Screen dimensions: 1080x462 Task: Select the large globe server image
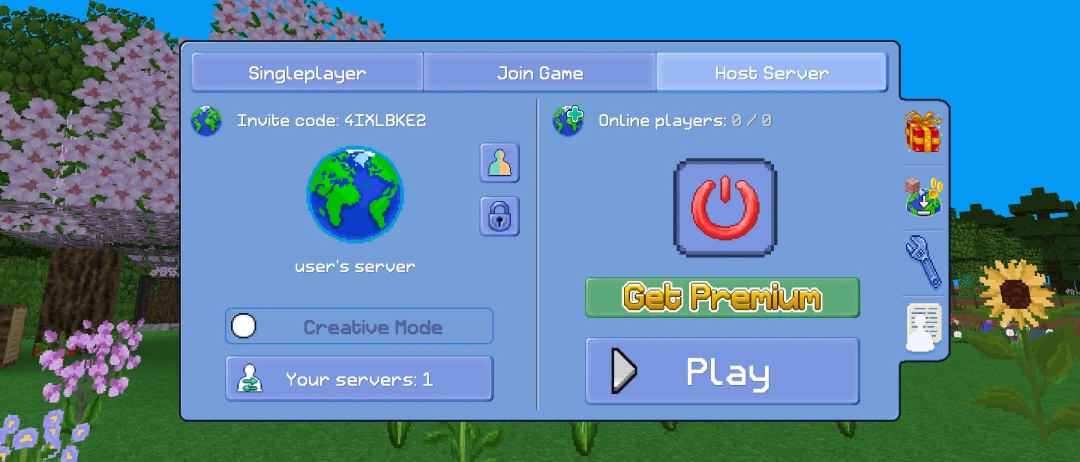(355, 196)
